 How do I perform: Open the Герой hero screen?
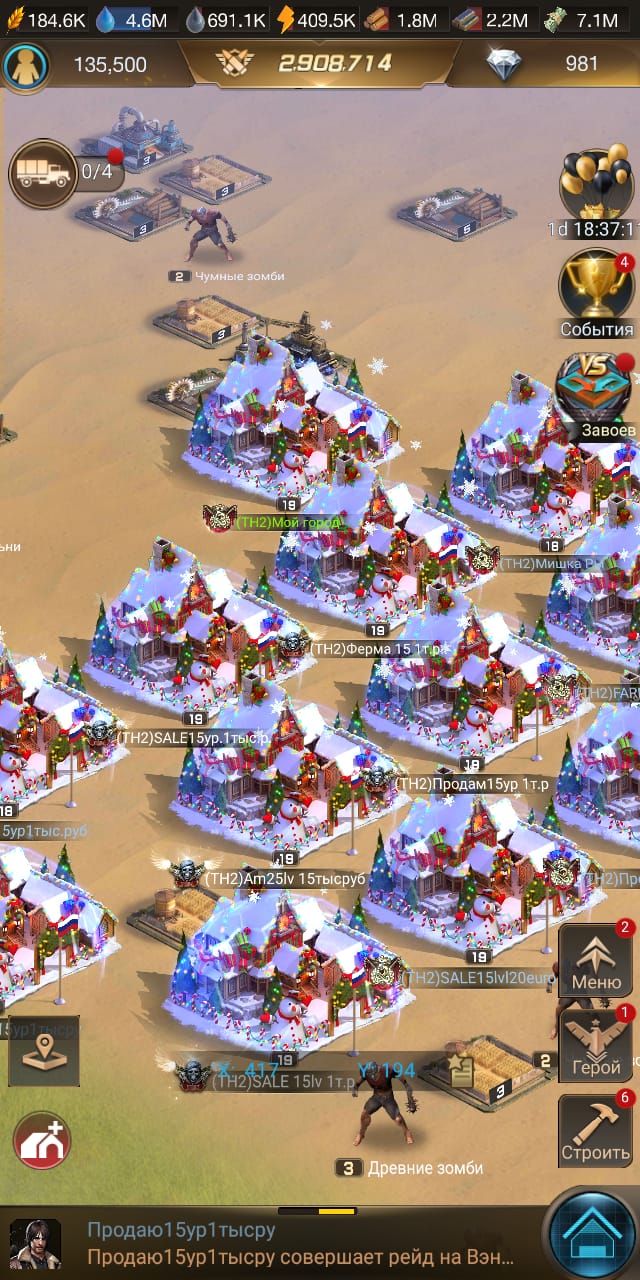tap(596, 1044)
